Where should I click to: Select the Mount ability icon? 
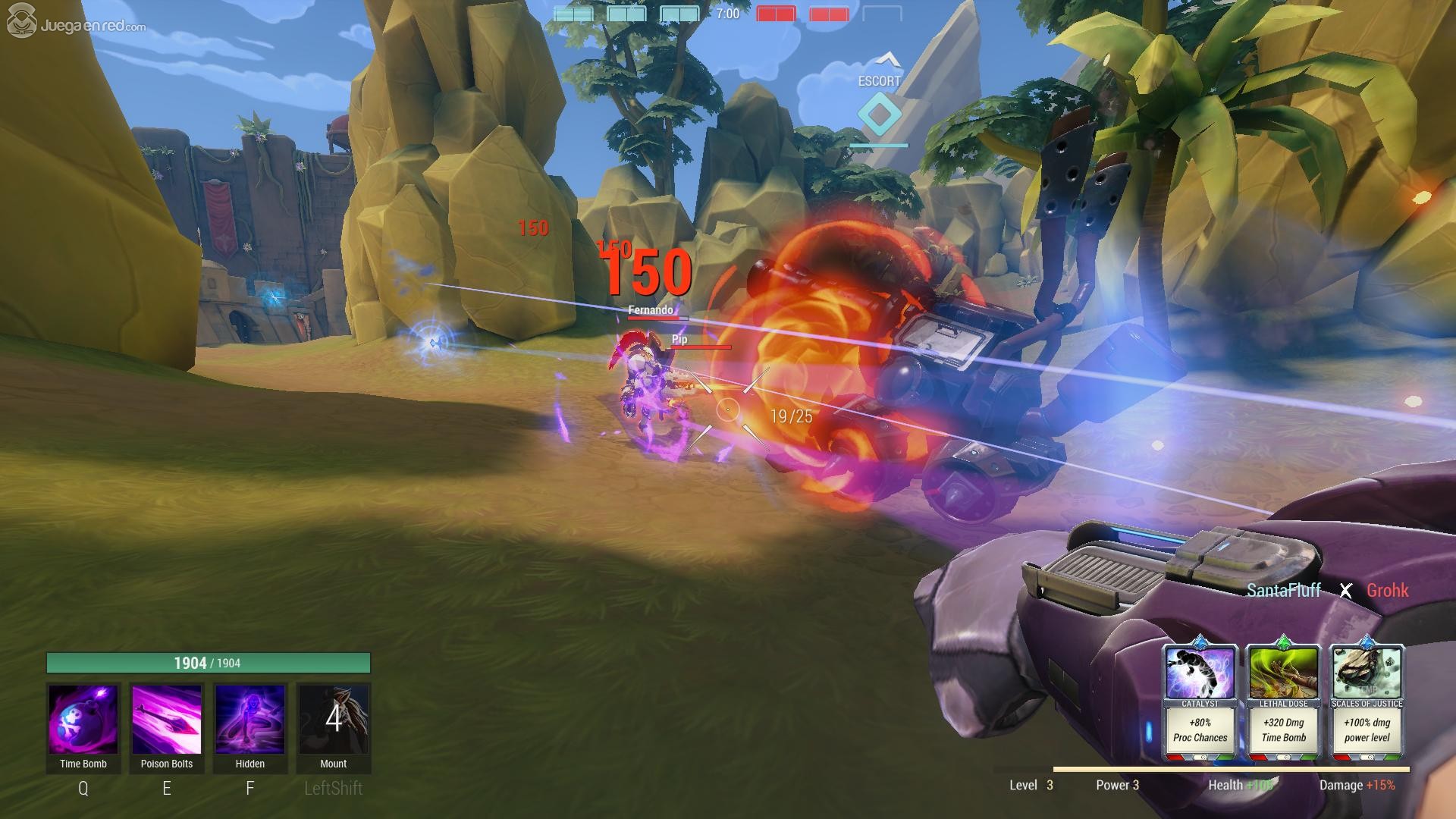(x=334, y=720)
